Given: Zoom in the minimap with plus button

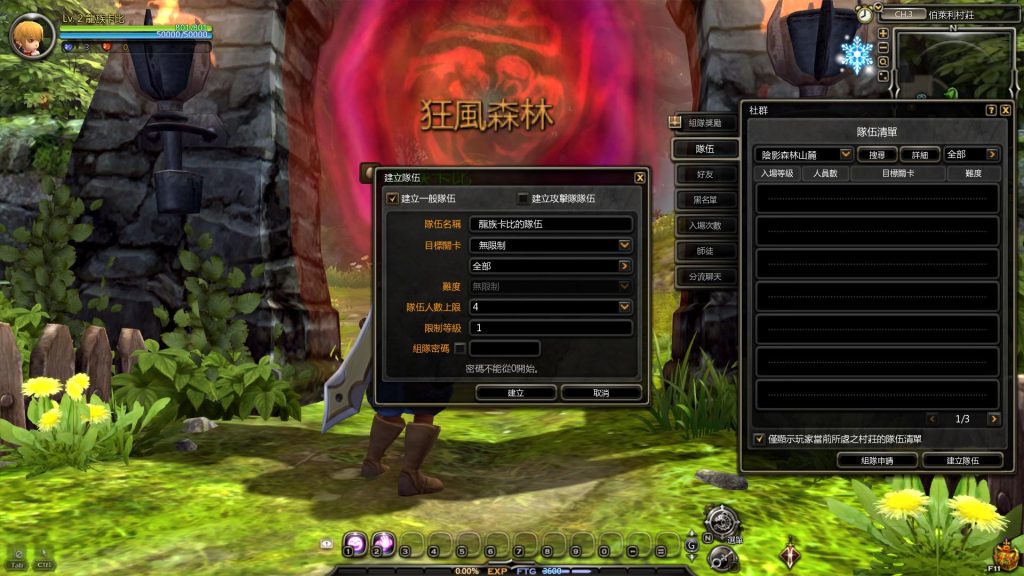Looking at the screenshot, I should [x=883, y=33].
